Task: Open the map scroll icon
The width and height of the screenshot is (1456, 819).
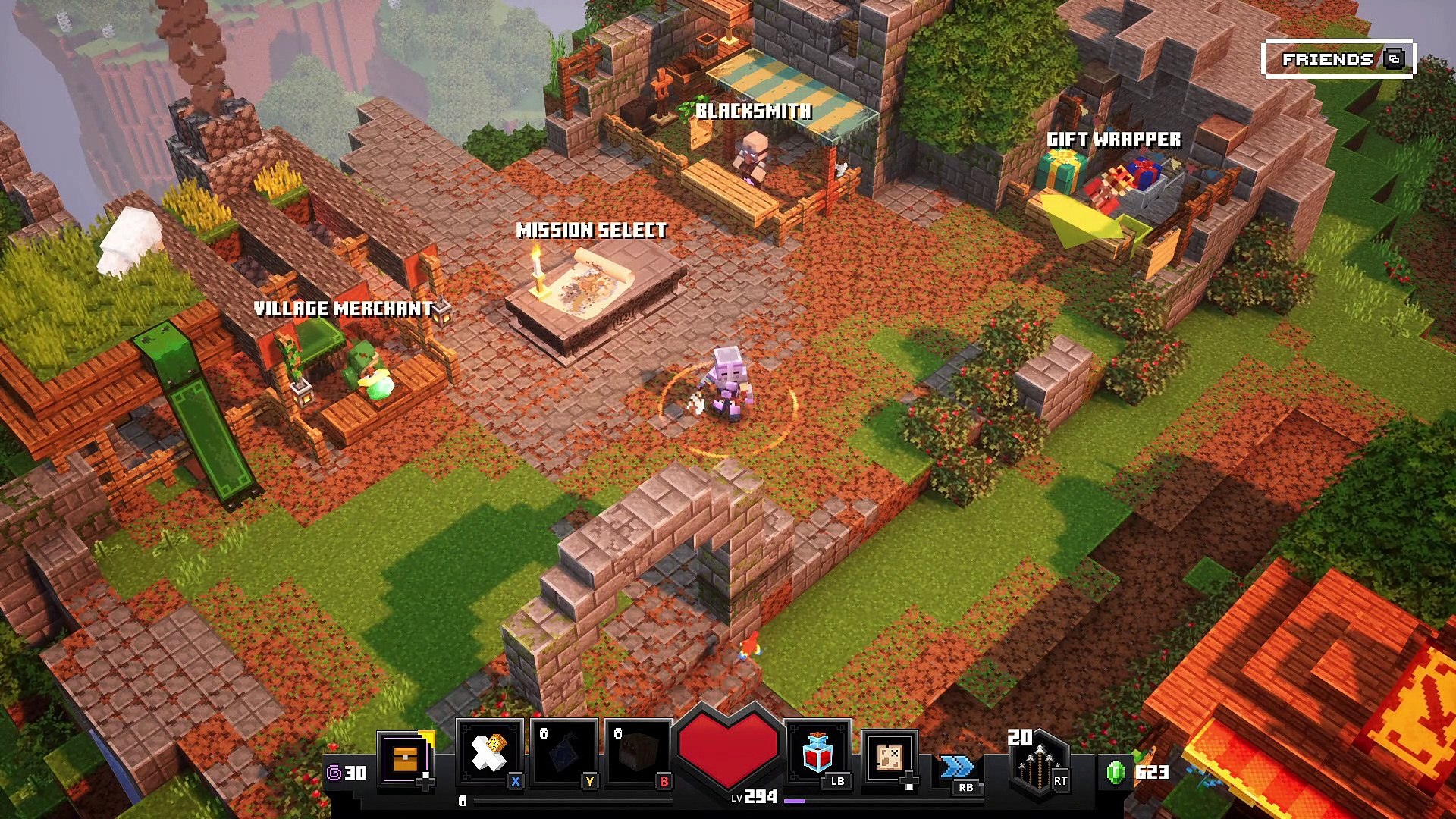Action: 890,758
